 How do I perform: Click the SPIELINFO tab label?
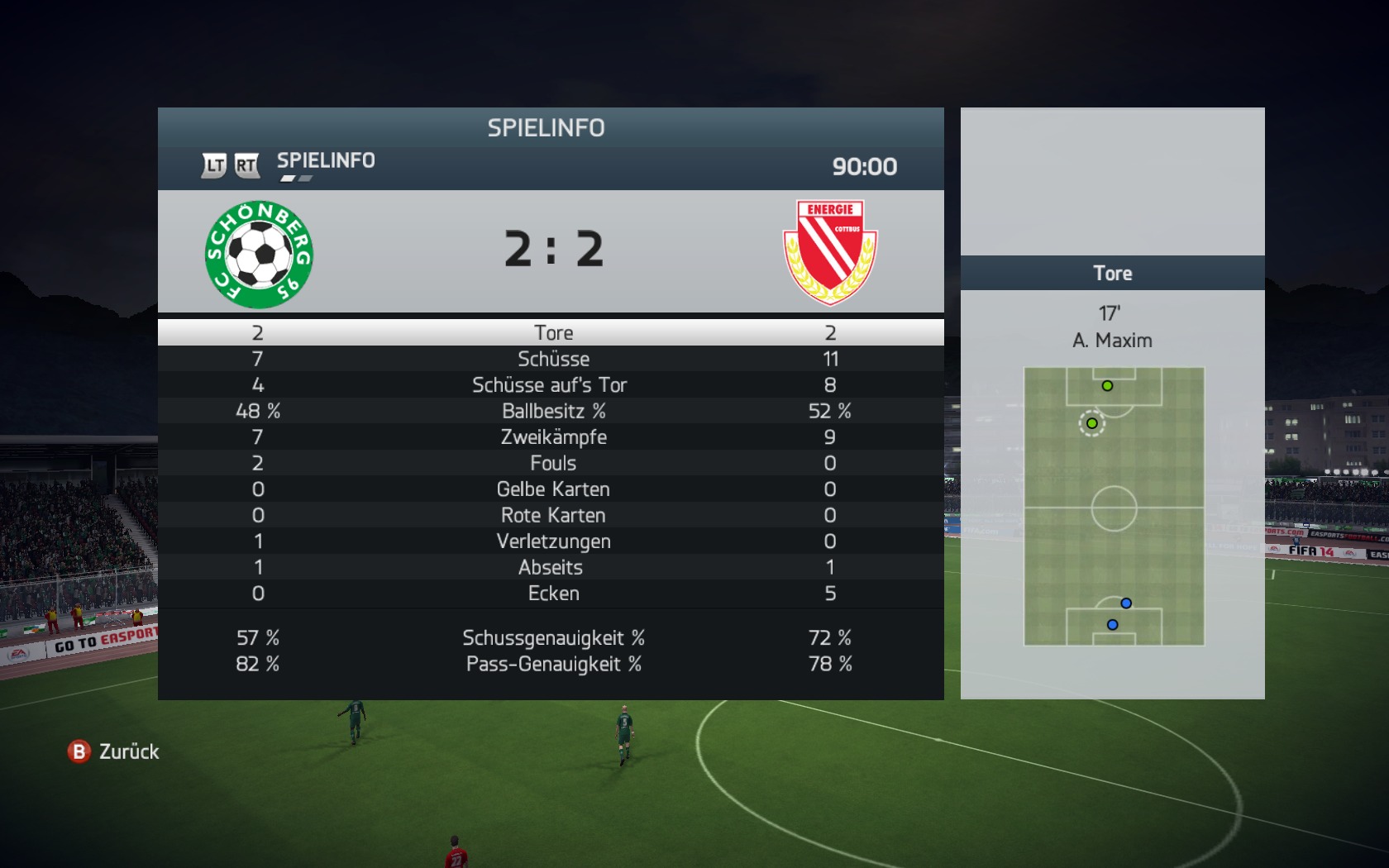point(326,160)
